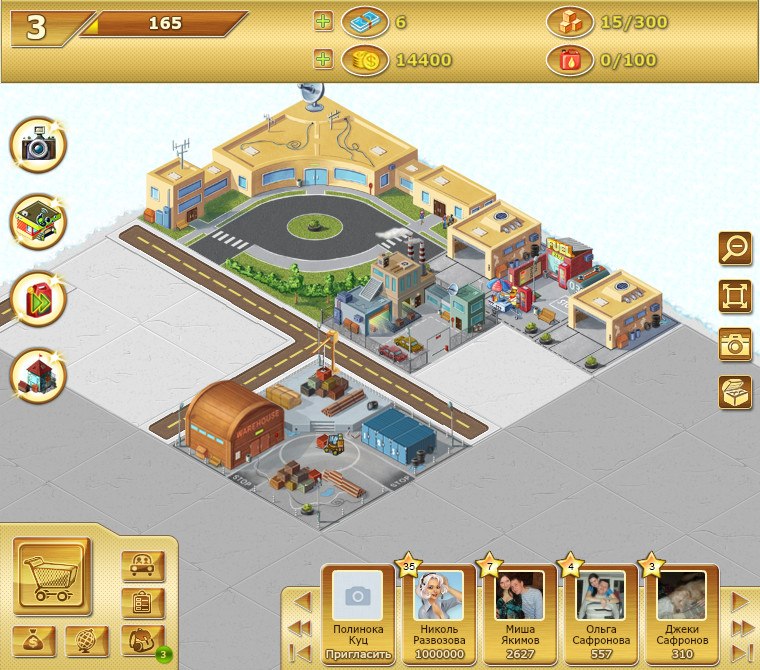Open the crate storage button
Screen dimensions: 760x670
pos(735,392)
